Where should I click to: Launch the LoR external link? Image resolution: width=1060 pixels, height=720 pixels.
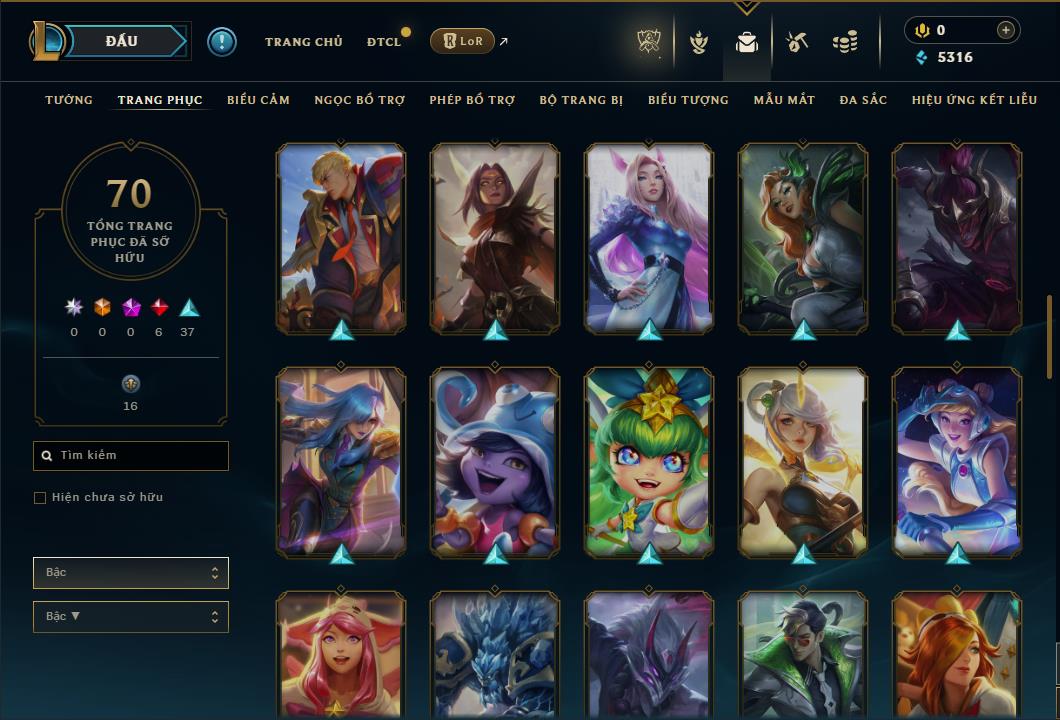click(x=462, y=41)
